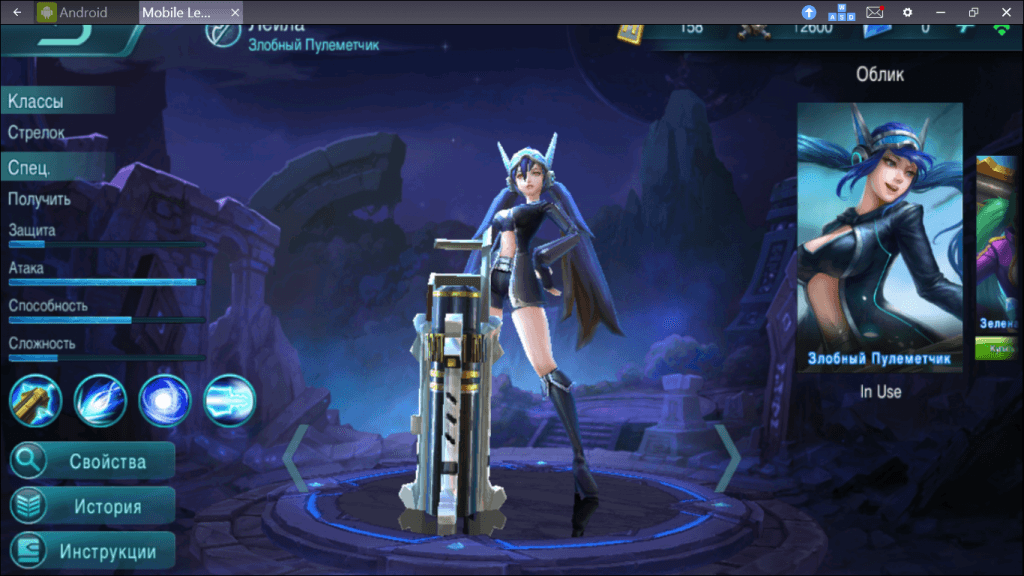The height and width of the screenshot is (576, 1024).
Task: Show the previous hero with left arrow
Action: click(x=292, y=458)
